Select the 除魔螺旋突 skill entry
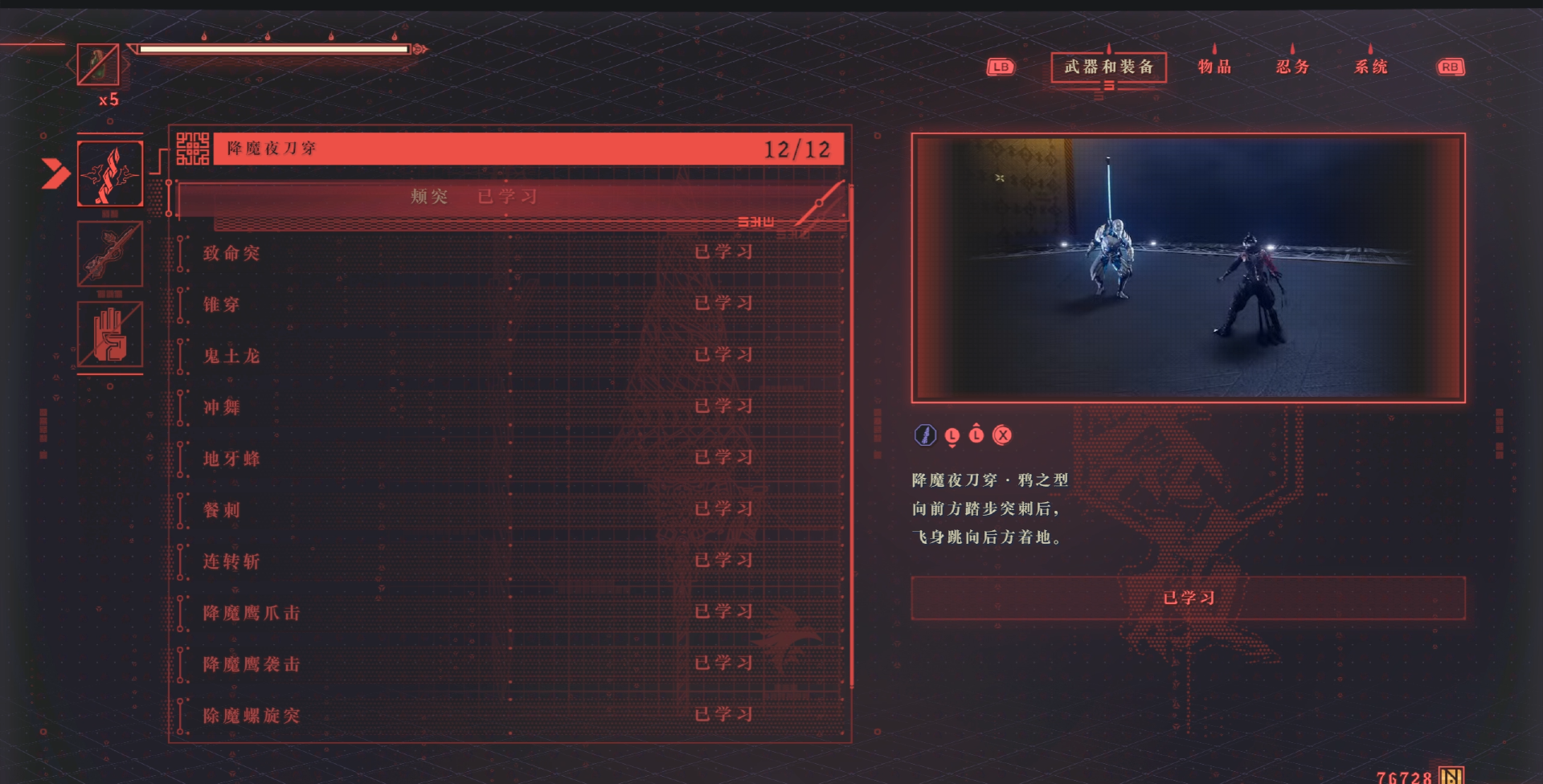The height and width of the screenshot is (784, 1543). tap(511, 715)
